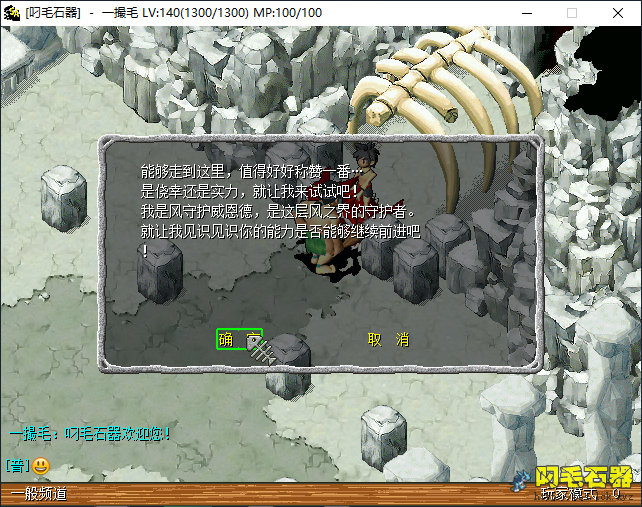Open the smiley emoji picker in chat
Viewport: 642px width, 507px height.
click(x=41, y=466)
